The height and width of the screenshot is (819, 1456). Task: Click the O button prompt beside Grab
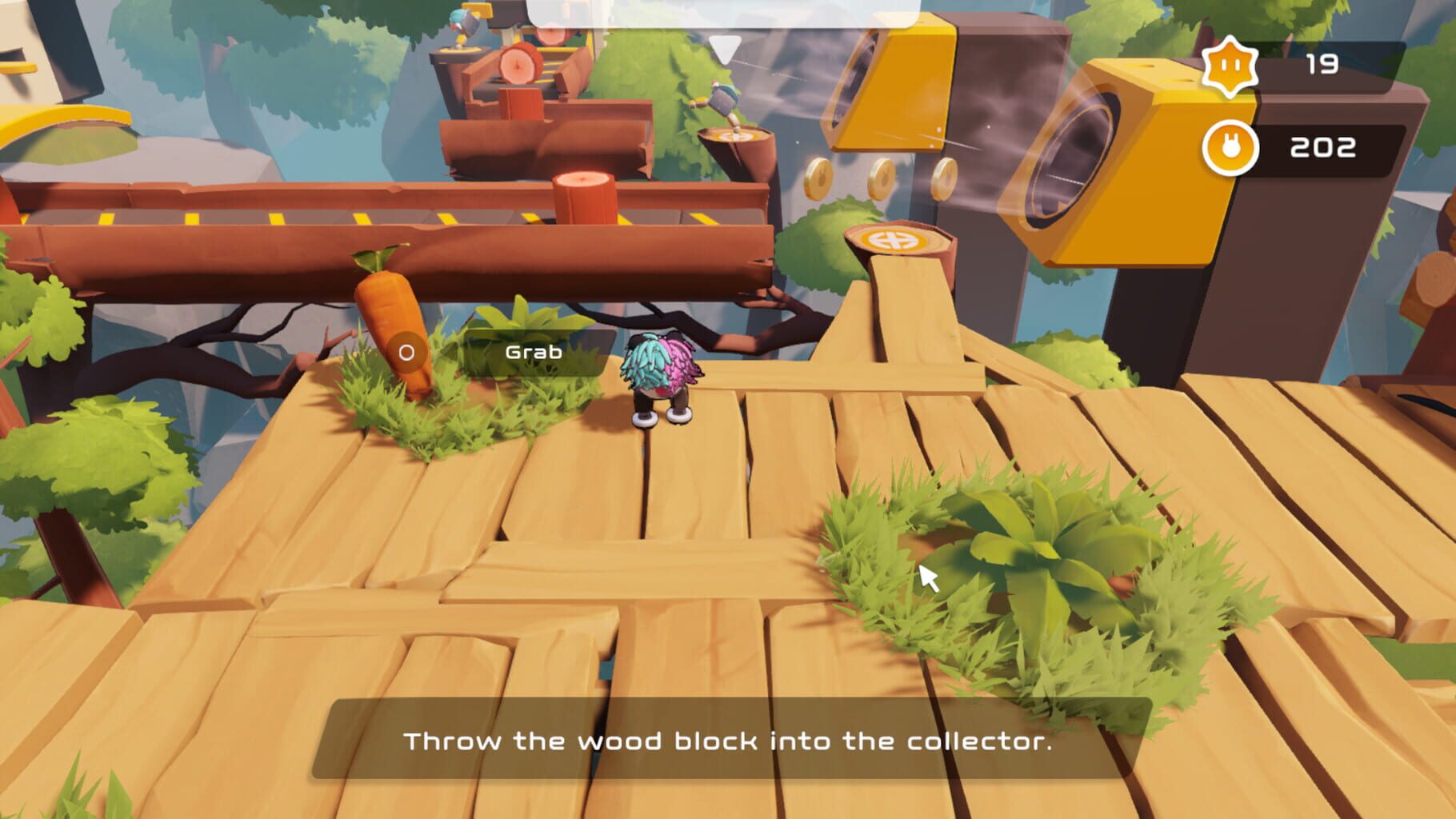pos(406,350)
